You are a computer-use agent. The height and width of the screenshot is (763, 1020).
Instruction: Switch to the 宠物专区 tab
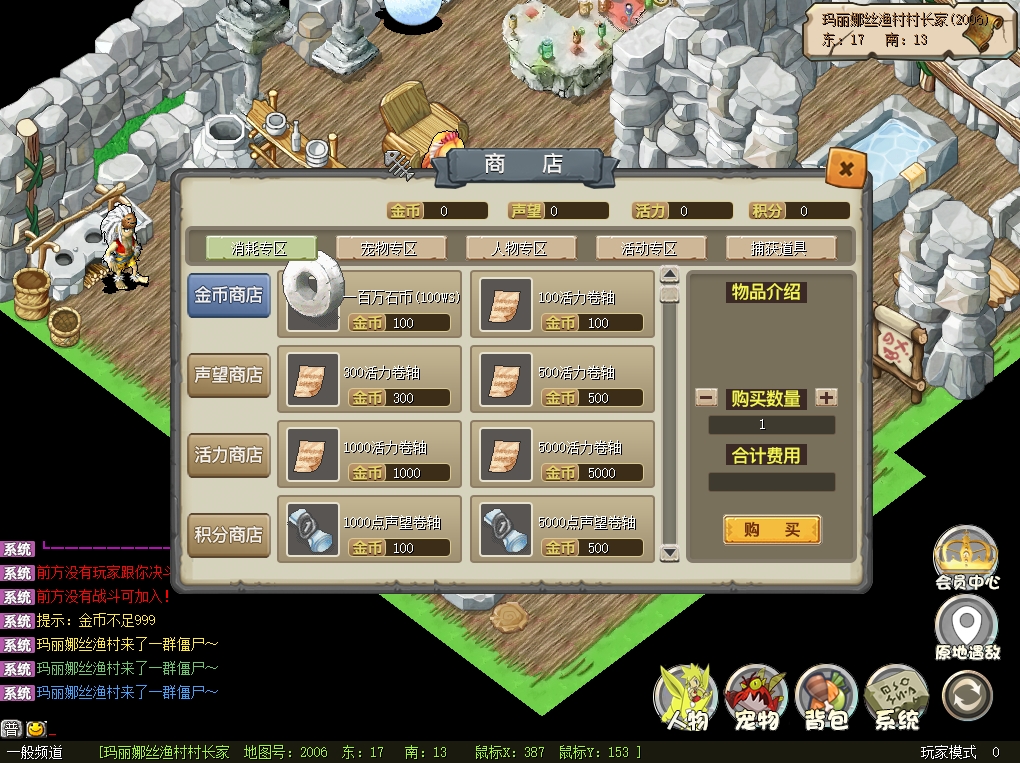tap(390, 248)
